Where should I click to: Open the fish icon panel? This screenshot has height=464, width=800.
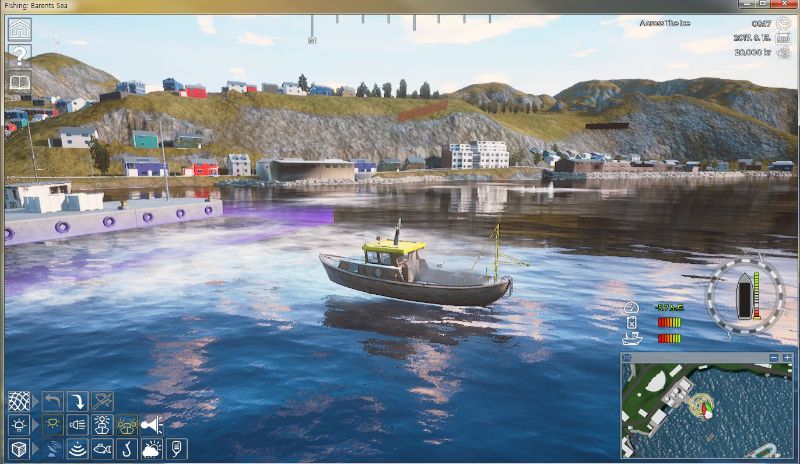[x=102, y=449]
